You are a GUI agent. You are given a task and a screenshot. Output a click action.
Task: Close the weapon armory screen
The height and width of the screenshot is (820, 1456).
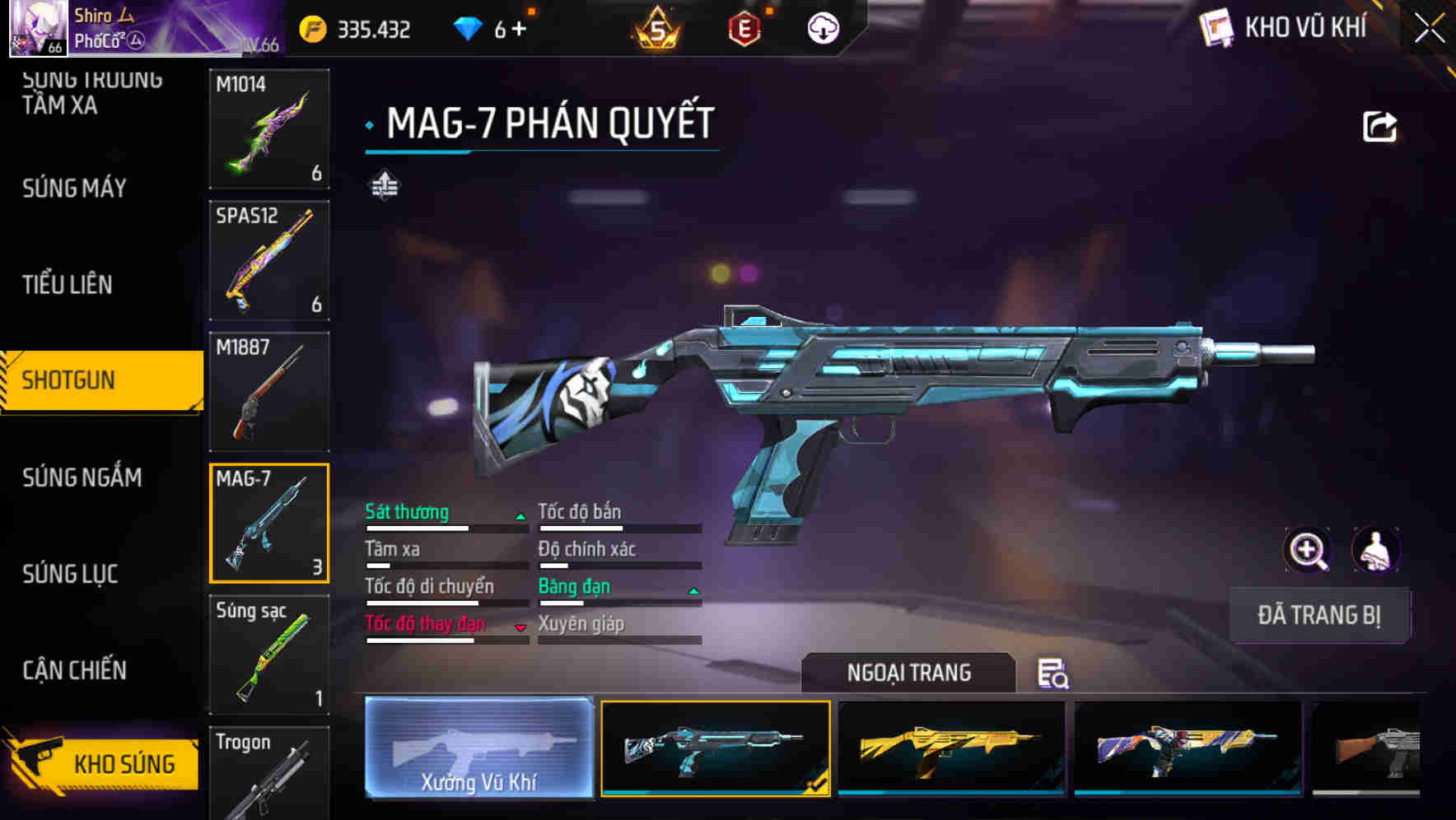tap(1429, 29)
